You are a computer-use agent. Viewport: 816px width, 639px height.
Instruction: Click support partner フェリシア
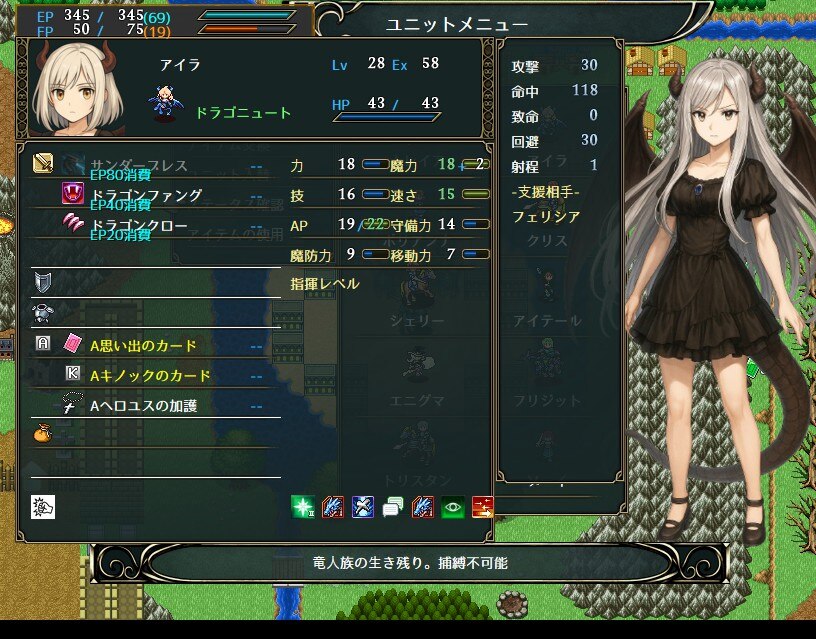[545, 216]
